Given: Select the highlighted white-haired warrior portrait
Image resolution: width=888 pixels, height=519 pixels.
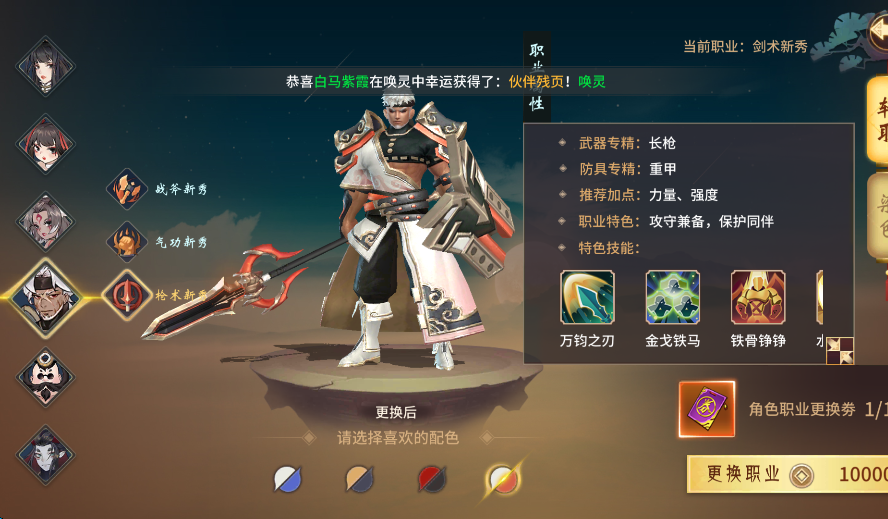Looking at the screenshot, I should (45, 297).
